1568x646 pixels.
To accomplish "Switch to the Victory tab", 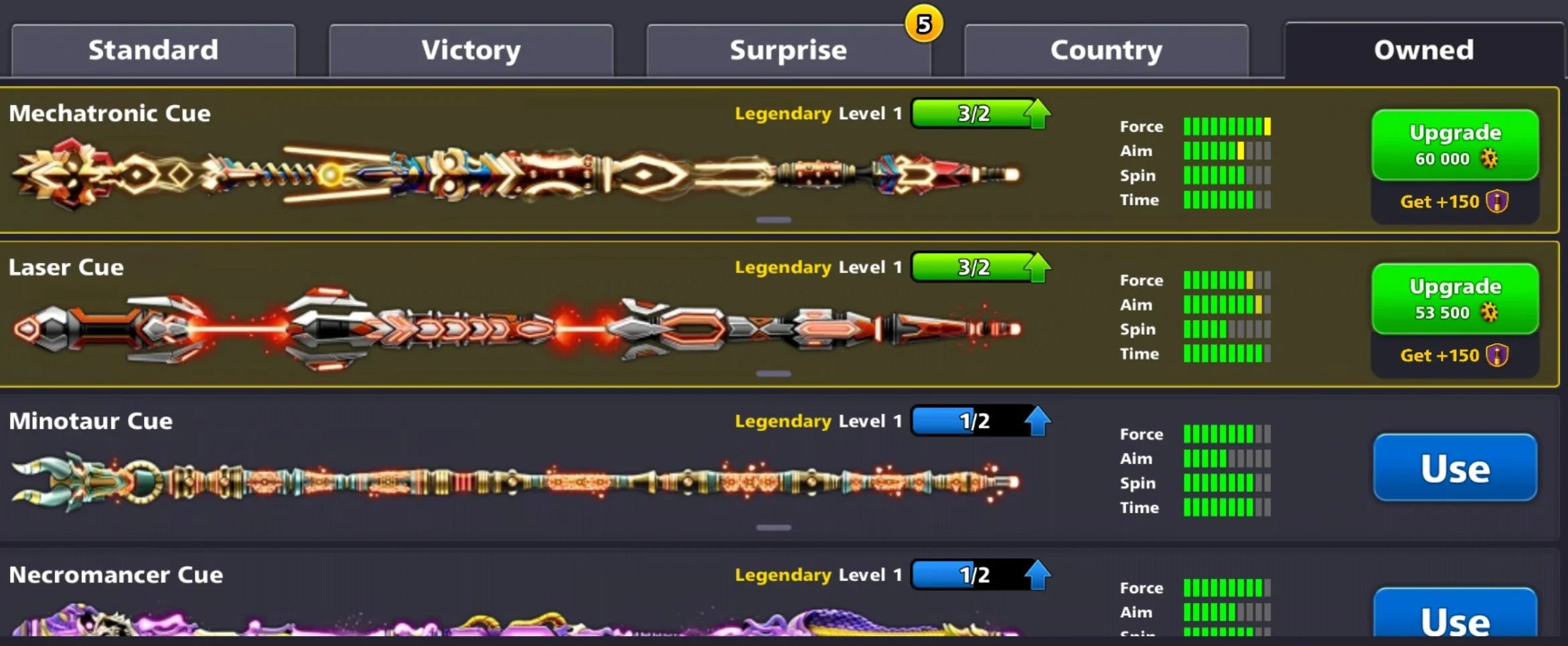I will pos(470,49).
